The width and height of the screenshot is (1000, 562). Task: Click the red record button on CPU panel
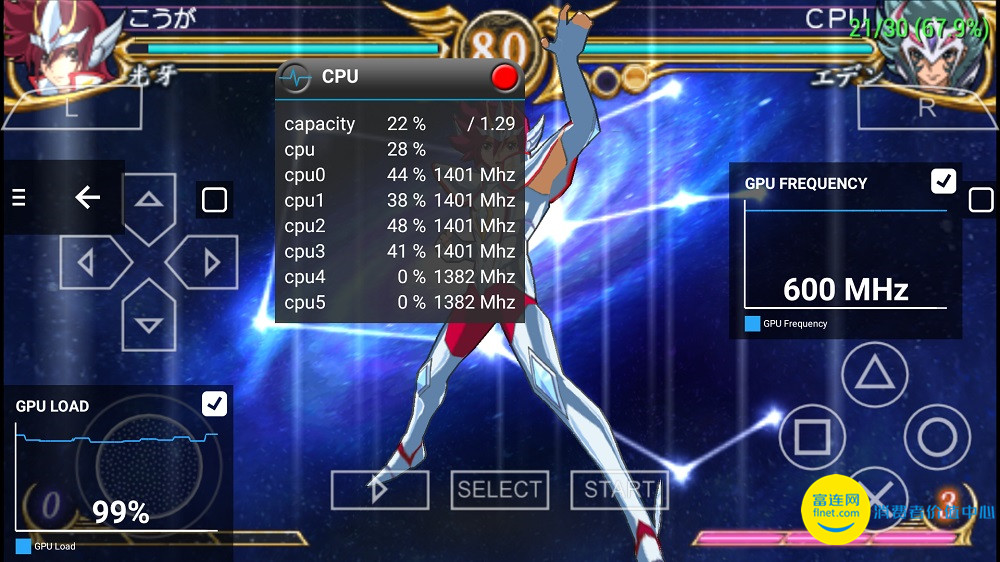tap(505, 77)
